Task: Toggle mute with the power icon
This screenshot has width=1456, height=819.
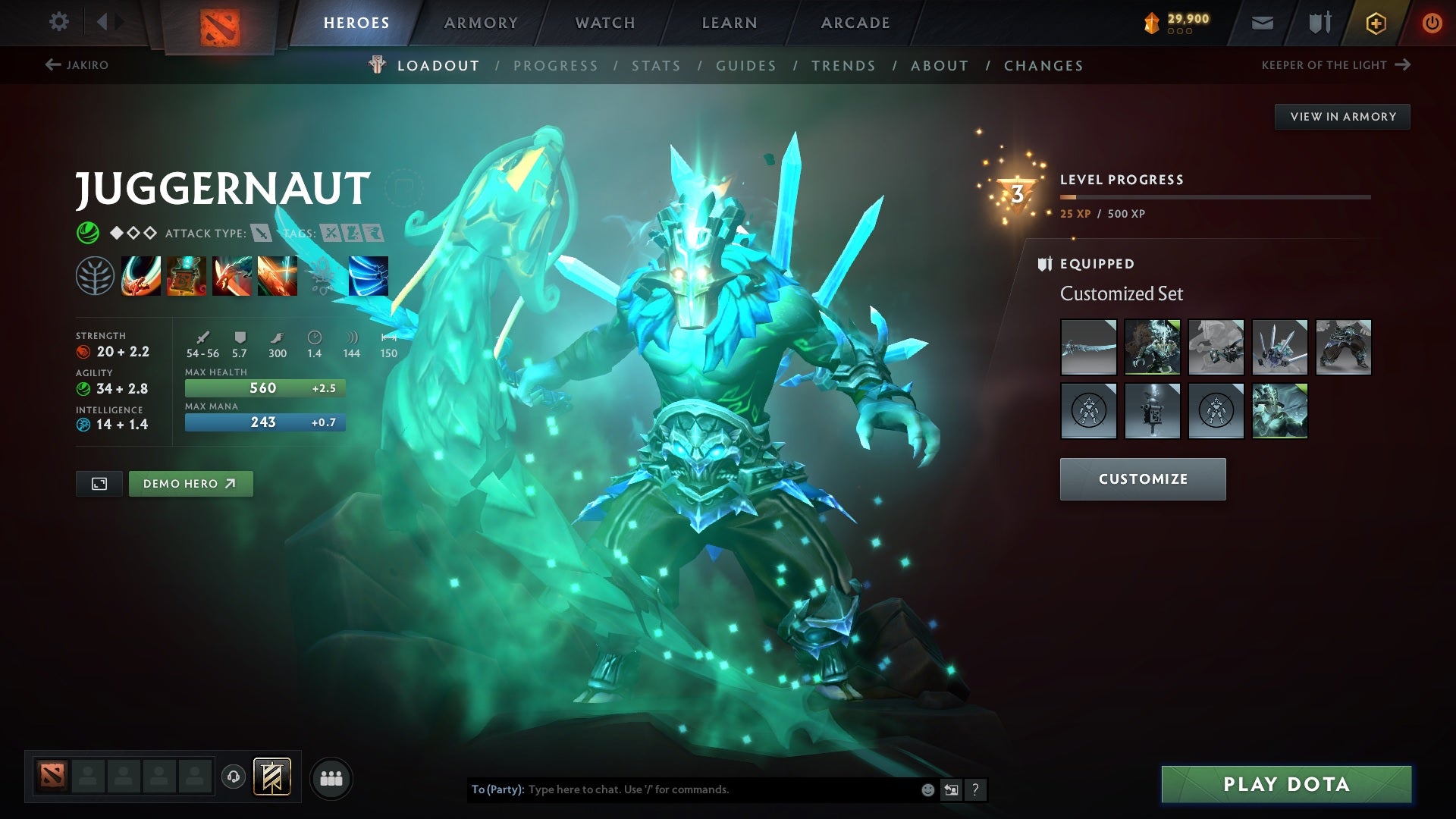Action: 1432,23
